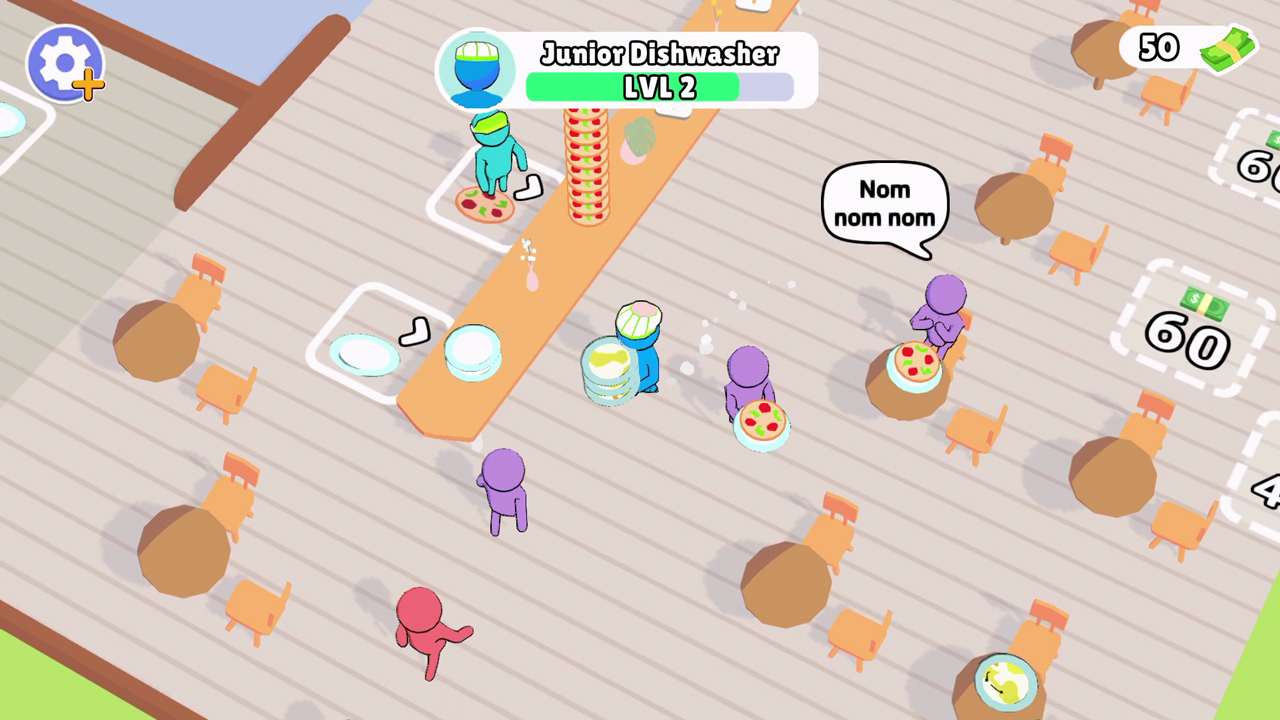Tap the 50 money counter display
This screenshot has height=720, width=1280.
coord(1160,47)
